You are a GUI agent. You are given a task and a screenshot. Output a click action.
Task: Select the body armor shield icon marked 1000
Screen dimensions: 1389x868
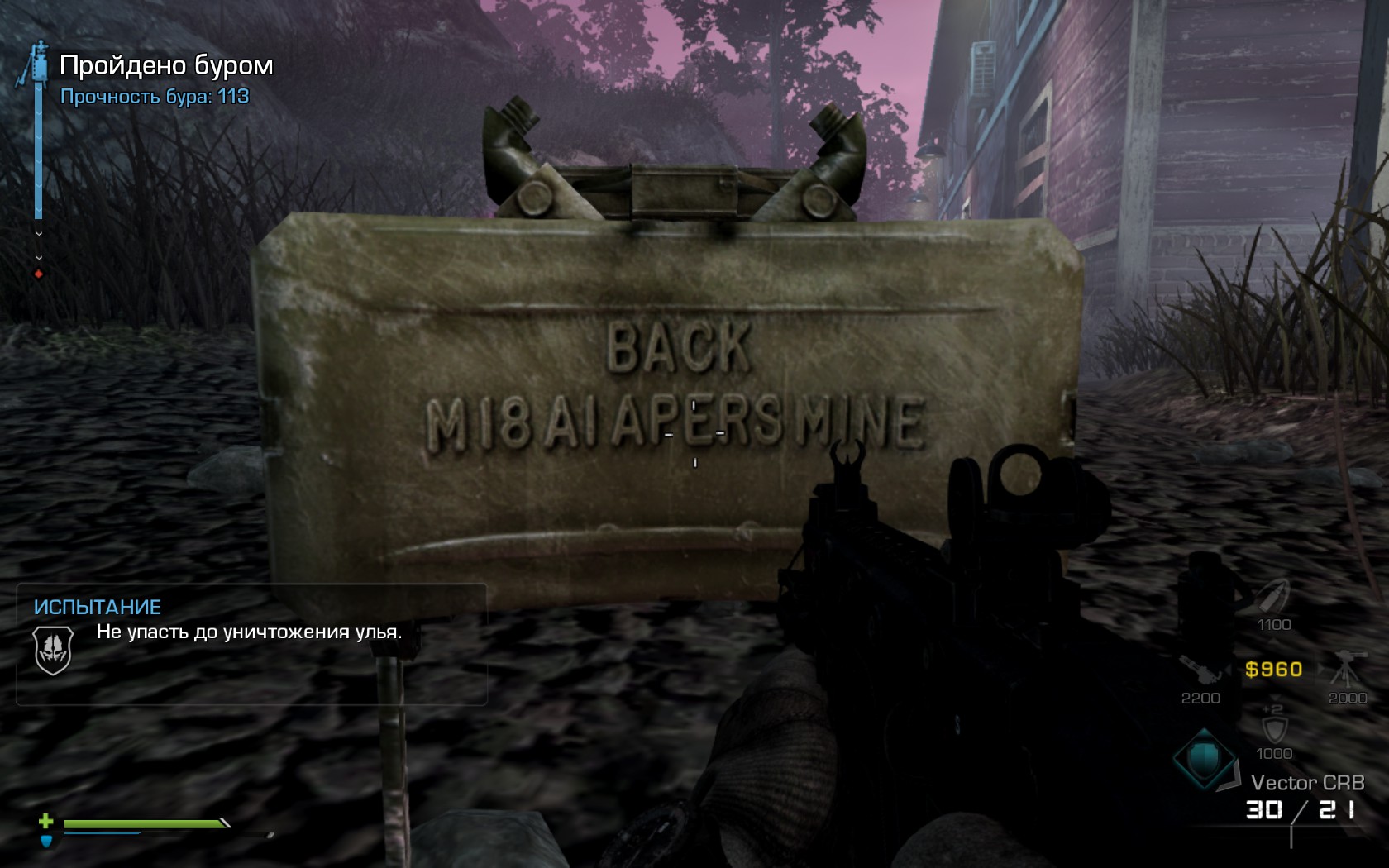click(x=1275, y=728)
